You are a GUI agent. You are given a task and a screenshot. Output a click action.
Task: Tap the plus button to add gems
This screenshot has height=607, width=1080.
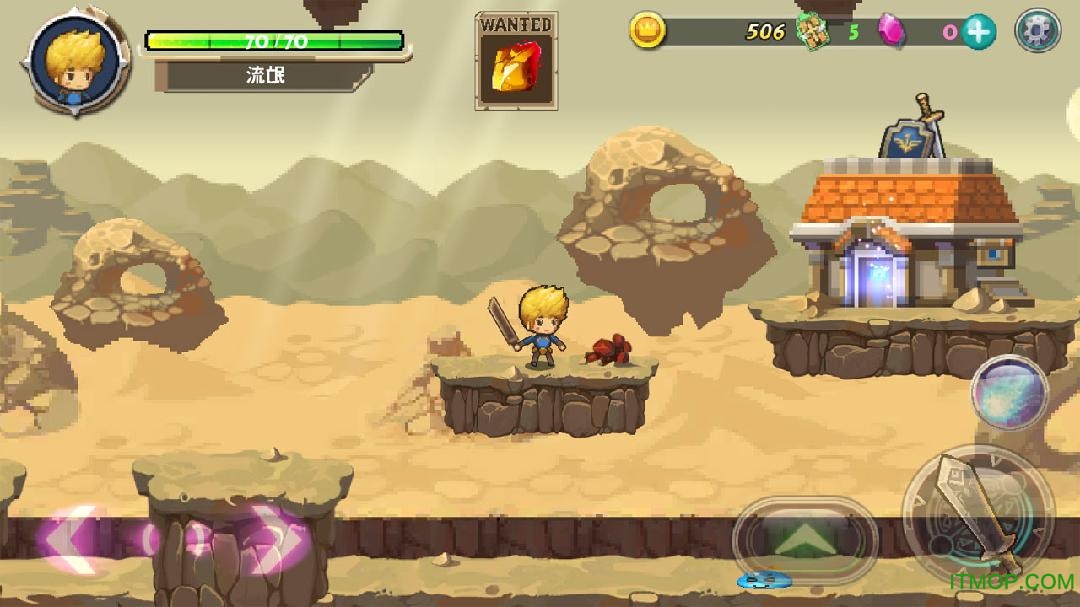click(x=979, y=32)
